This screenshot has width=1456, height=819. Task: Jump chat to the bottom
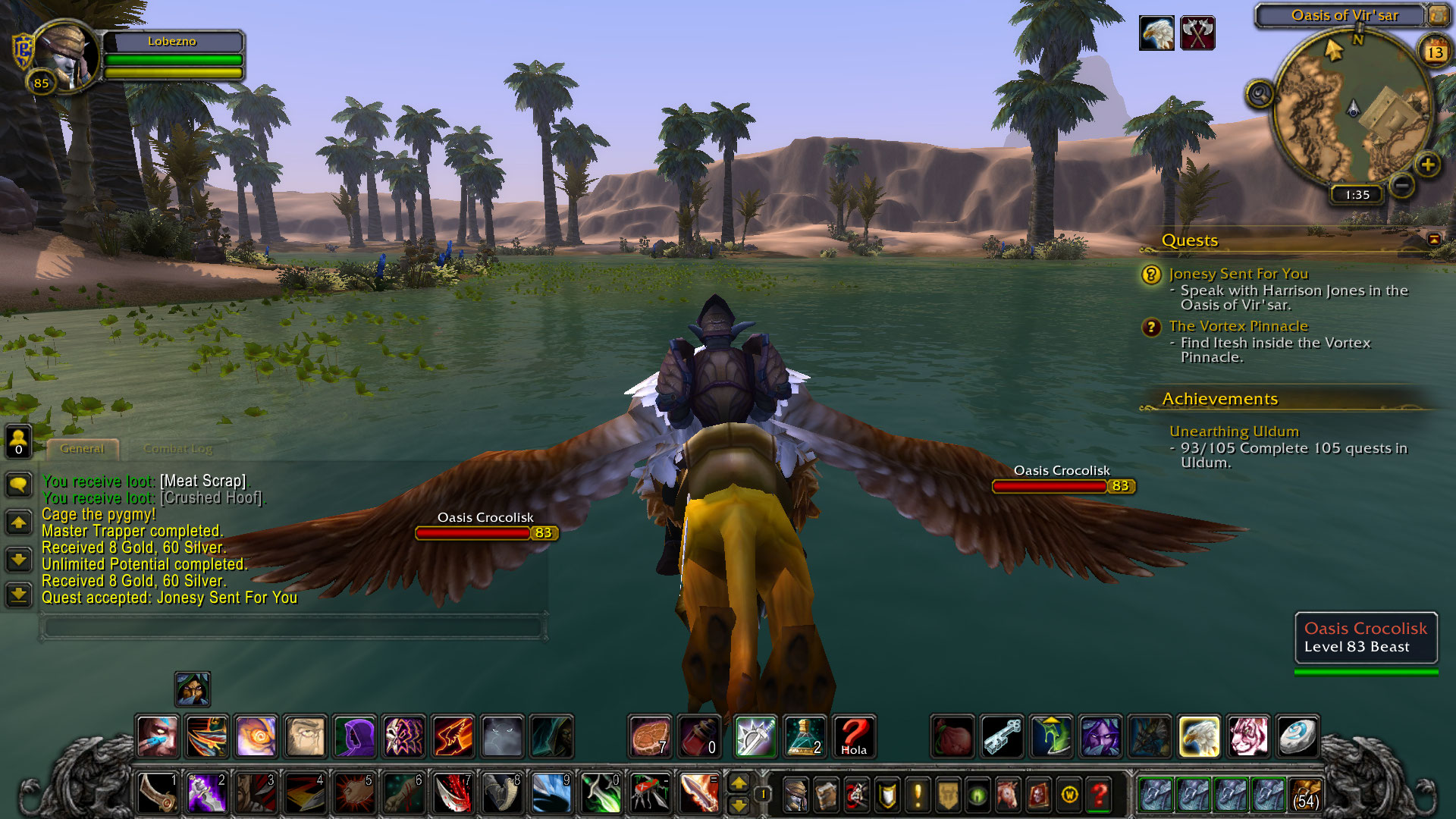point(19,595)
